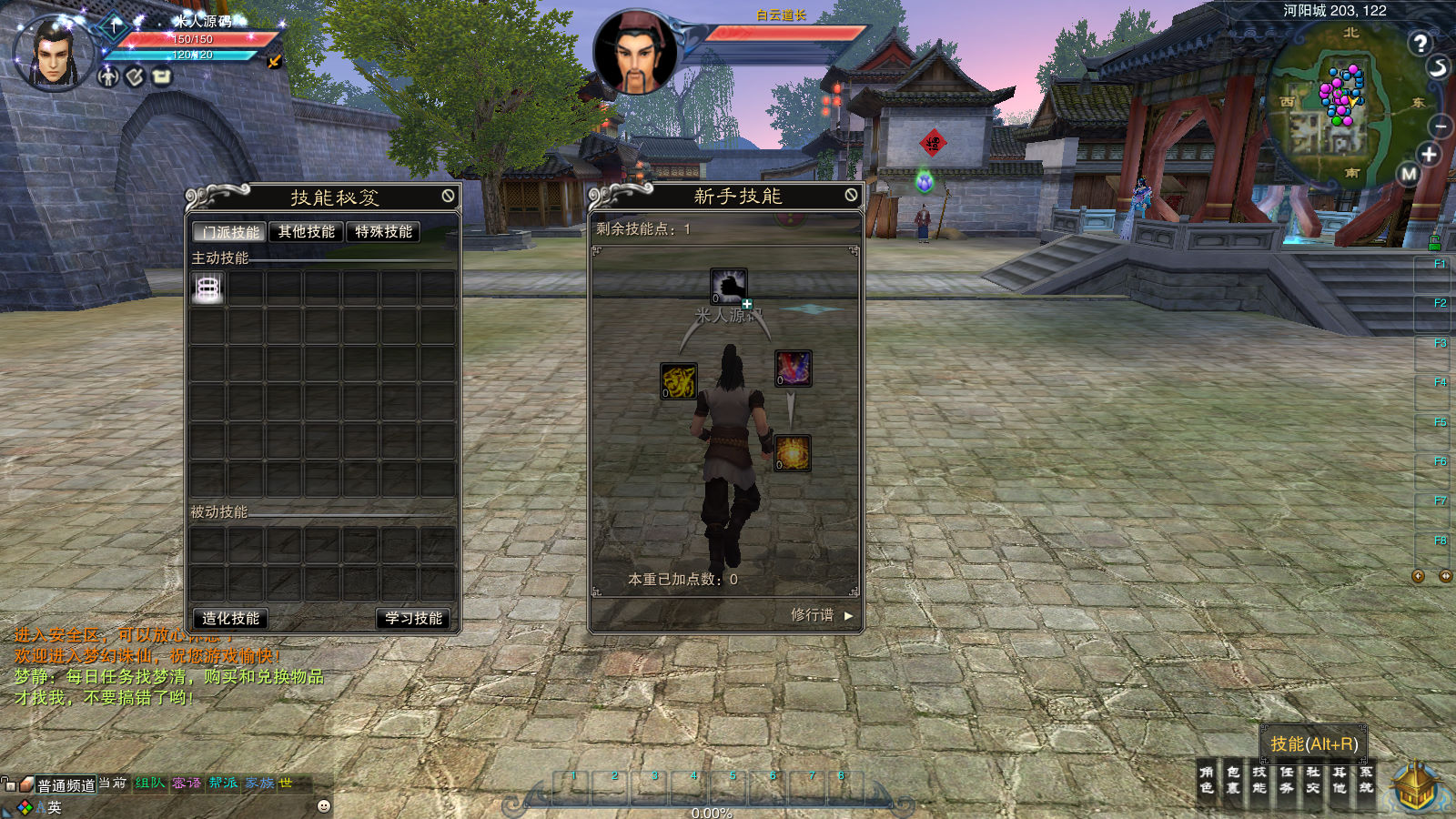This screenshot has width=1456, height=819.
Task: Click the 造化技能 button
Action: point(230,619)
